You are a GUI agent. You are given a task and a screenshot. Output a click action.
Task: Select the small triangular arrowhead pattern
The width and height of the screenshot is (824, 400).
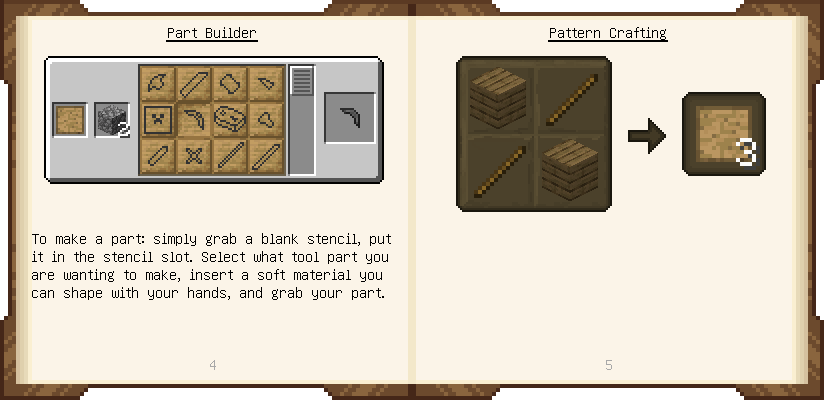(x=265, y=83)
